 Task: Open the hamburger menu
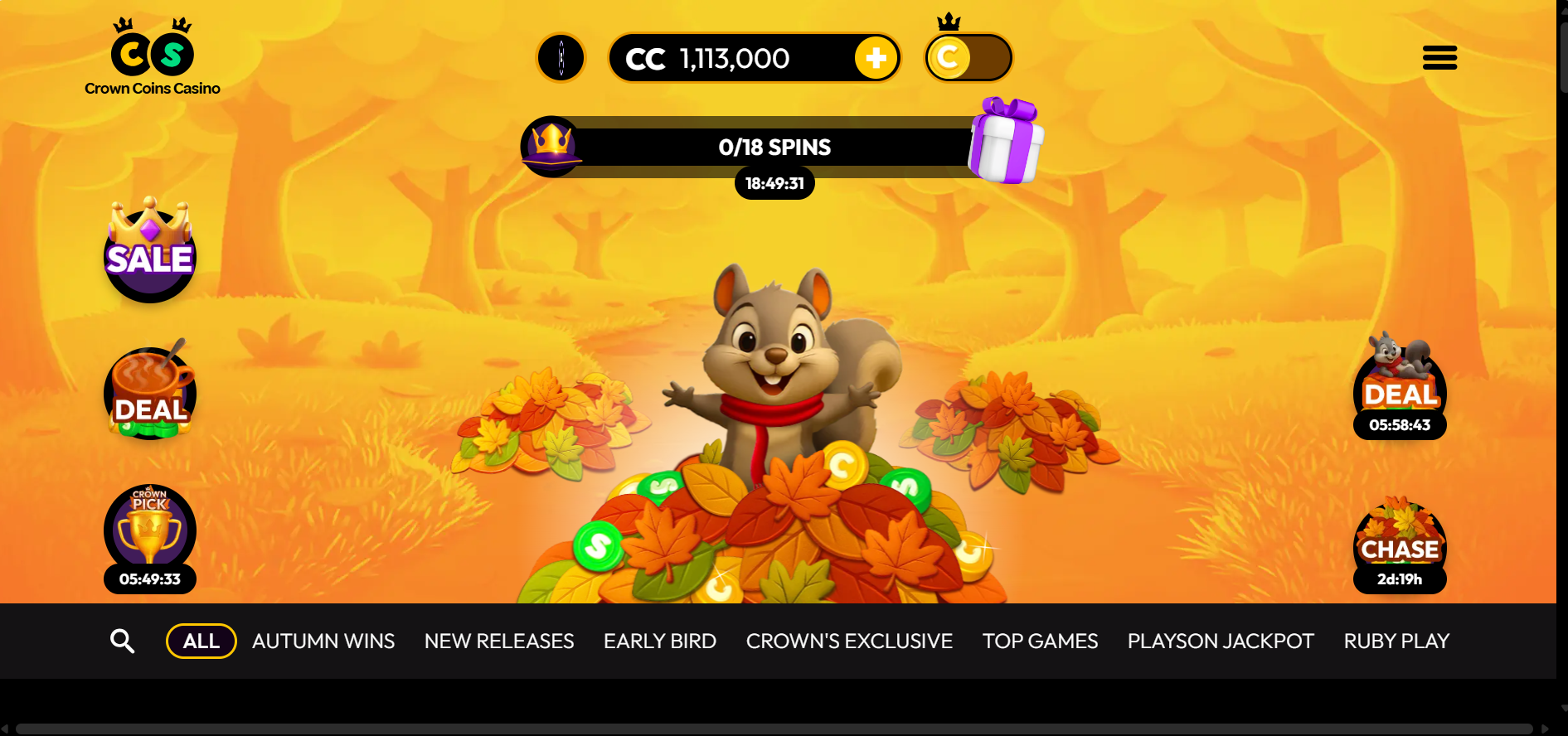[x=1439, y=58]
